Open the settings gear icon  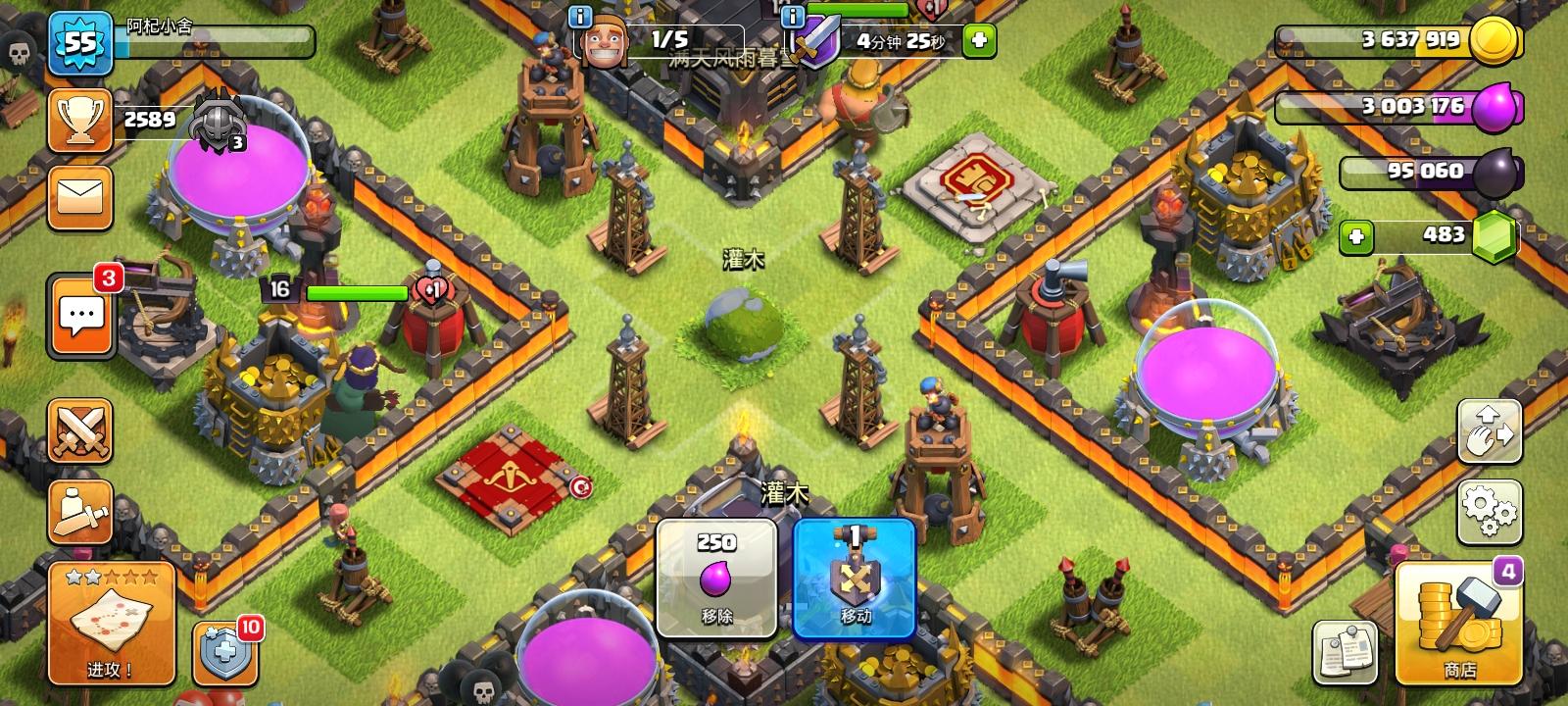pos(1488,511)
